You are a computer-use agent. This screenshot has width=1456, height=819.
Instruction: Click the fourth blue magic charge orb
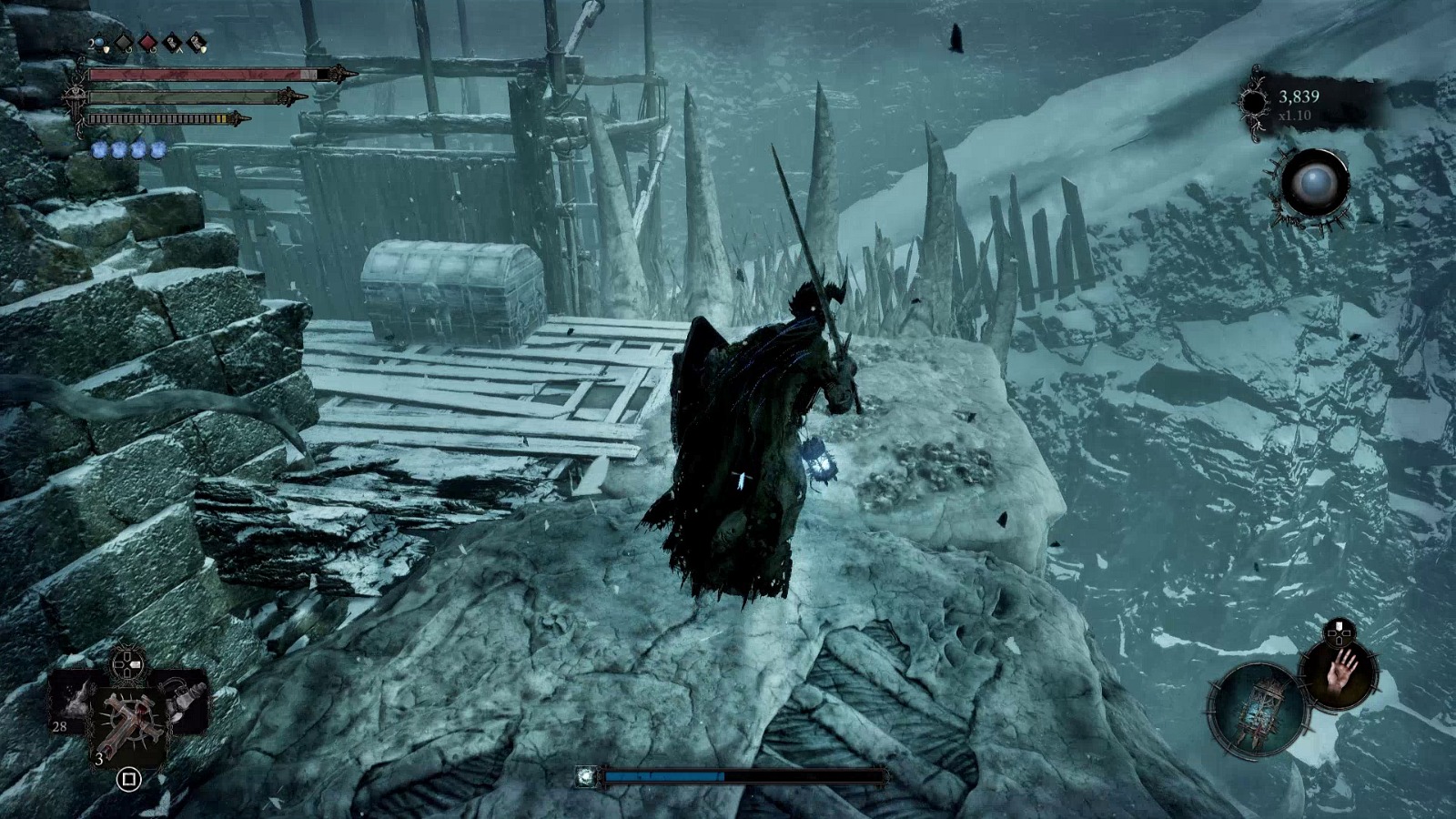coord(157,149)
